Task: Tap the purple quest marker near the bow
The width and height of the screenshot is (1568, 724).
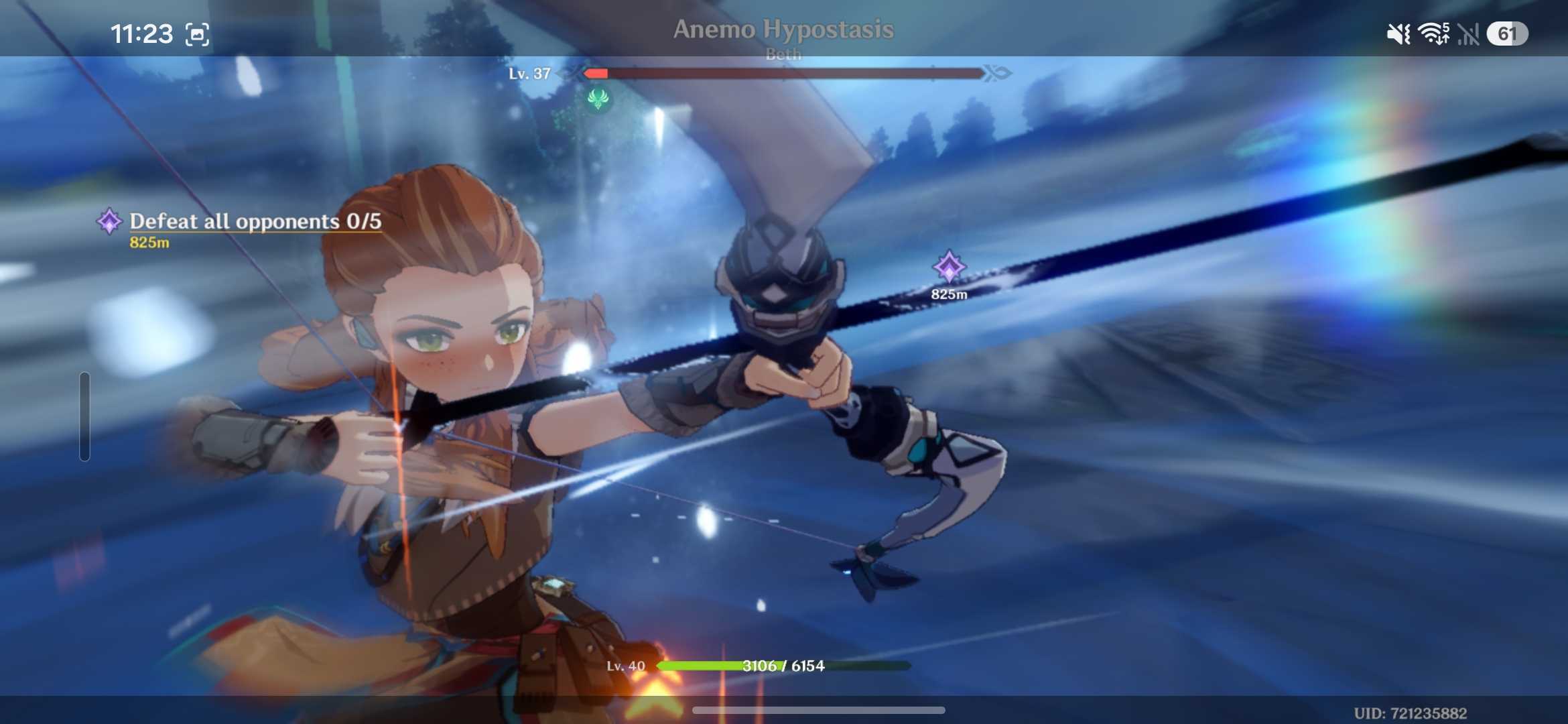Action: click(x=948, y=267)
